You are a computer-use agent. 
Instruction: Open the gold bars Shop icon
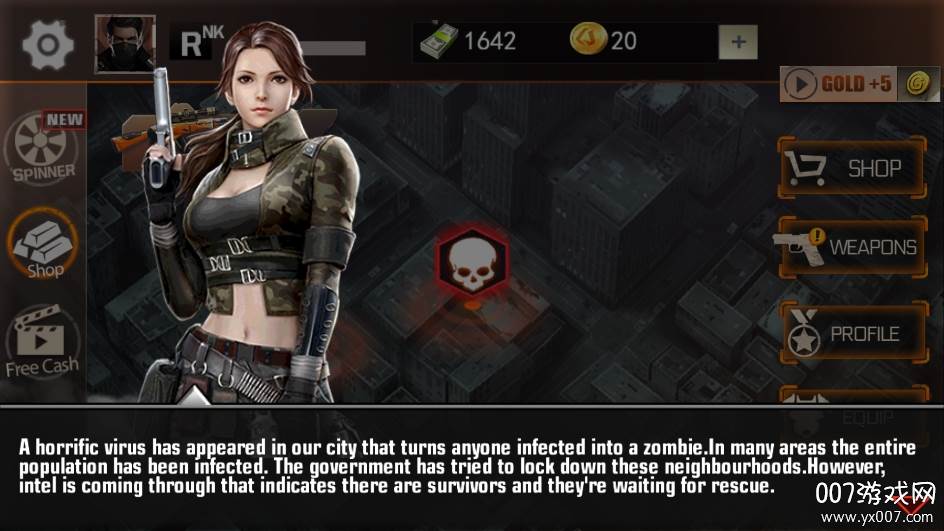pyautogui.click(x=44, y=247)
